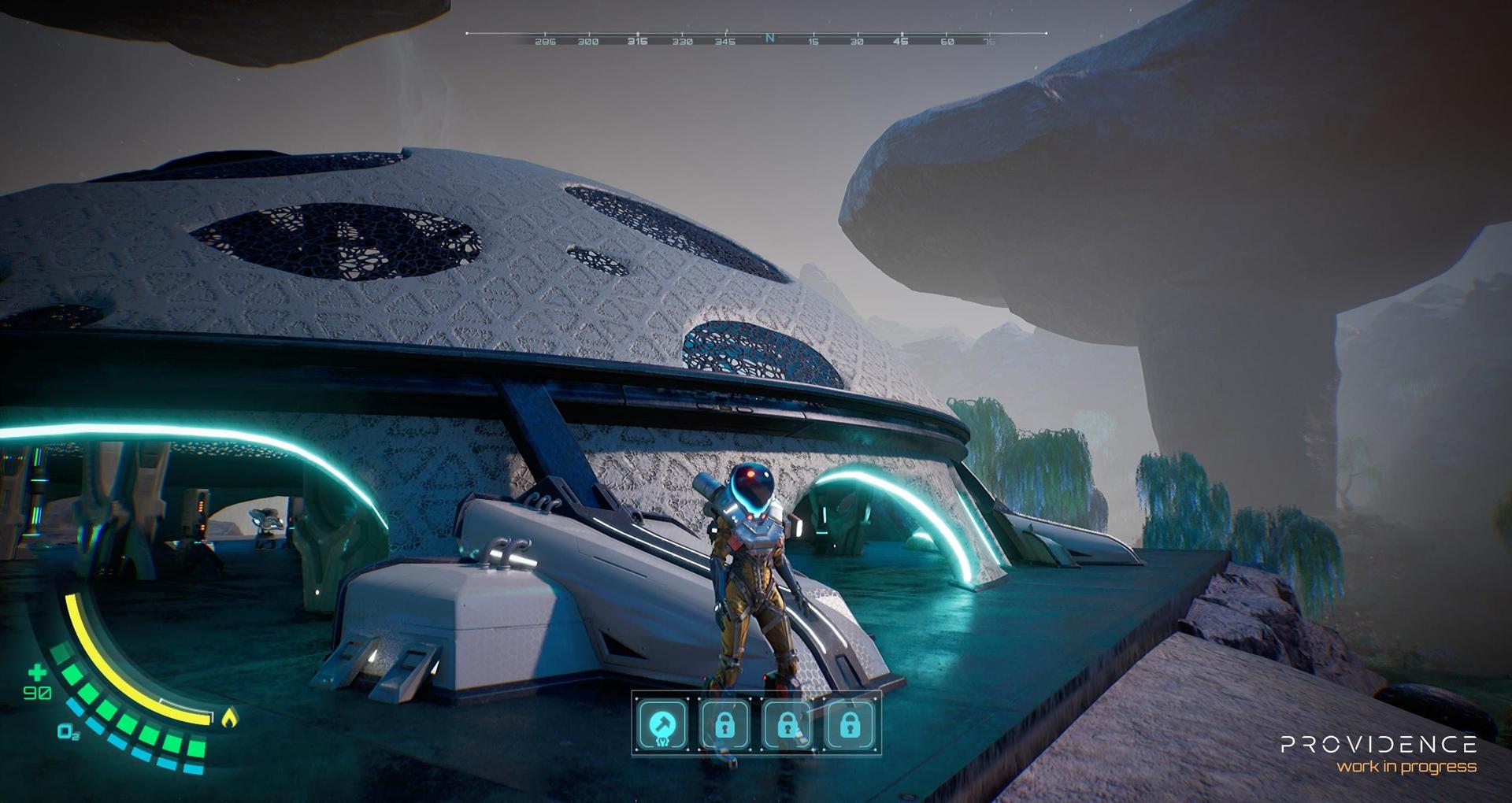Click the yellow flame fuel icon
Screen dimensions: 1512x803
coord(230,718)
